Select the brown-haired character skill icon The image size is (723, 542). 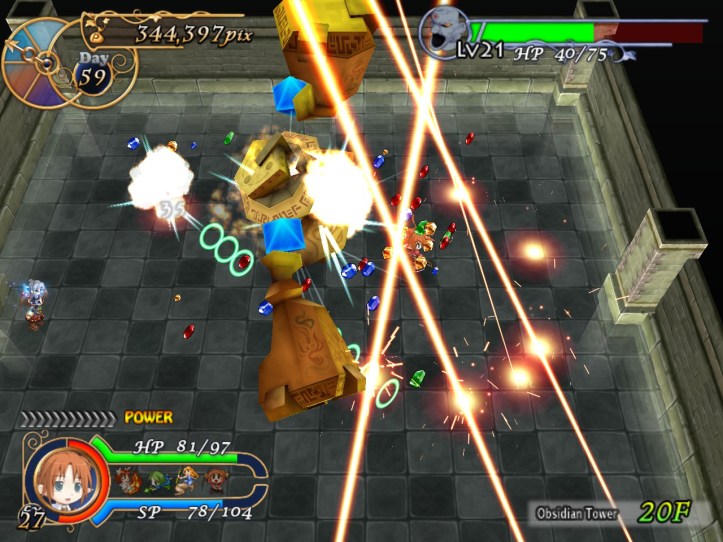click(x=215, y=481)
